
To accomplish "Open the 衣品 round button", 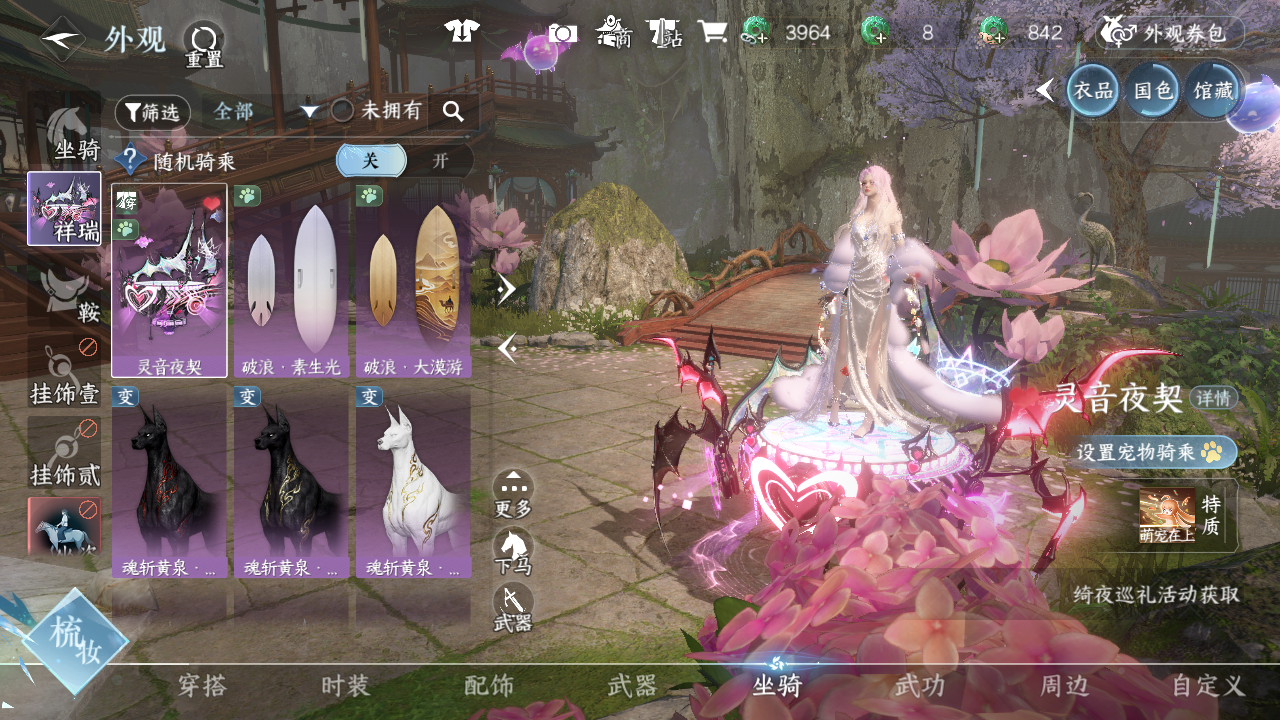I will 1093,91.
